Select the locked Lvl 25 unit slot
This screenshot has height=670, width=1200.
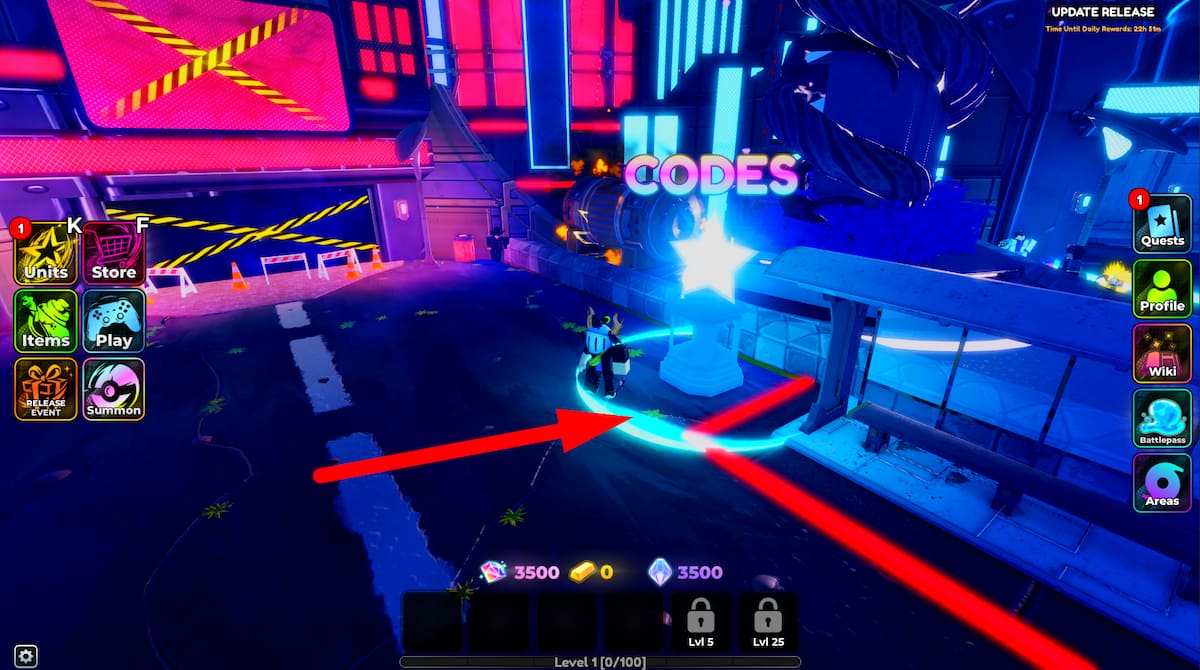coord(767,621)
